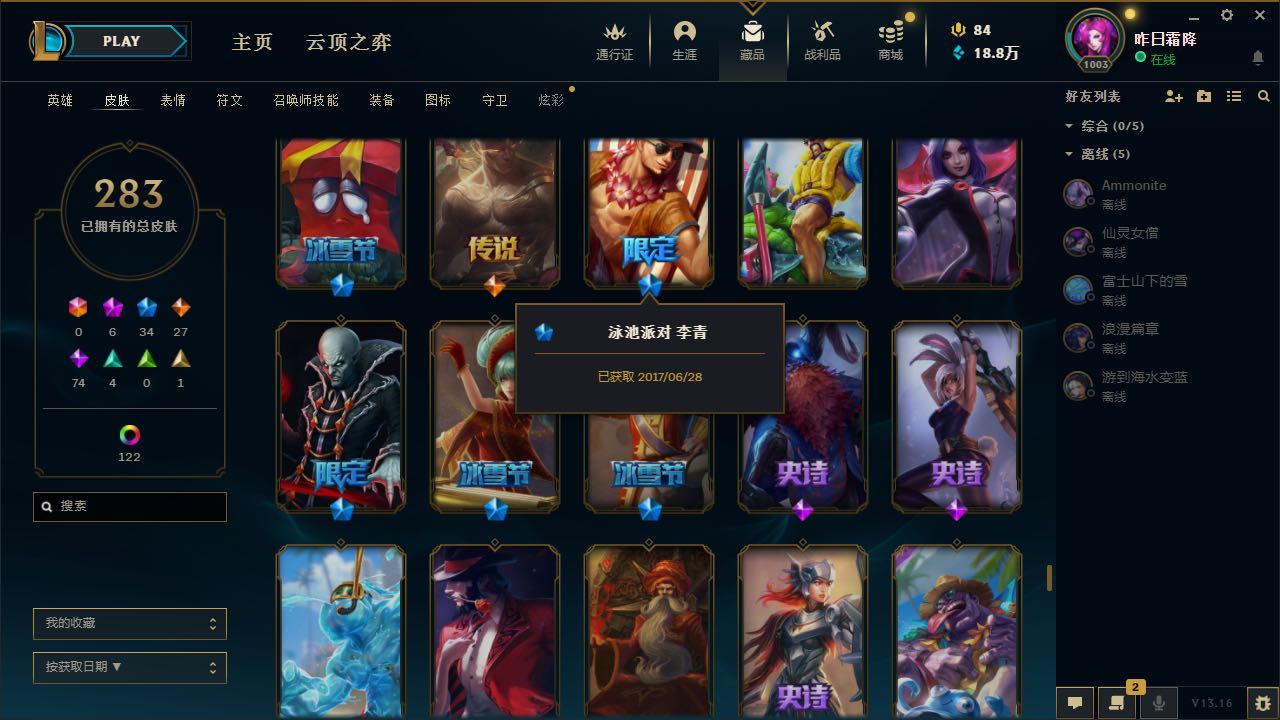Toggle the friends list view mode icon
This screenshot has width=1280, height=720.
(1233, 95)
